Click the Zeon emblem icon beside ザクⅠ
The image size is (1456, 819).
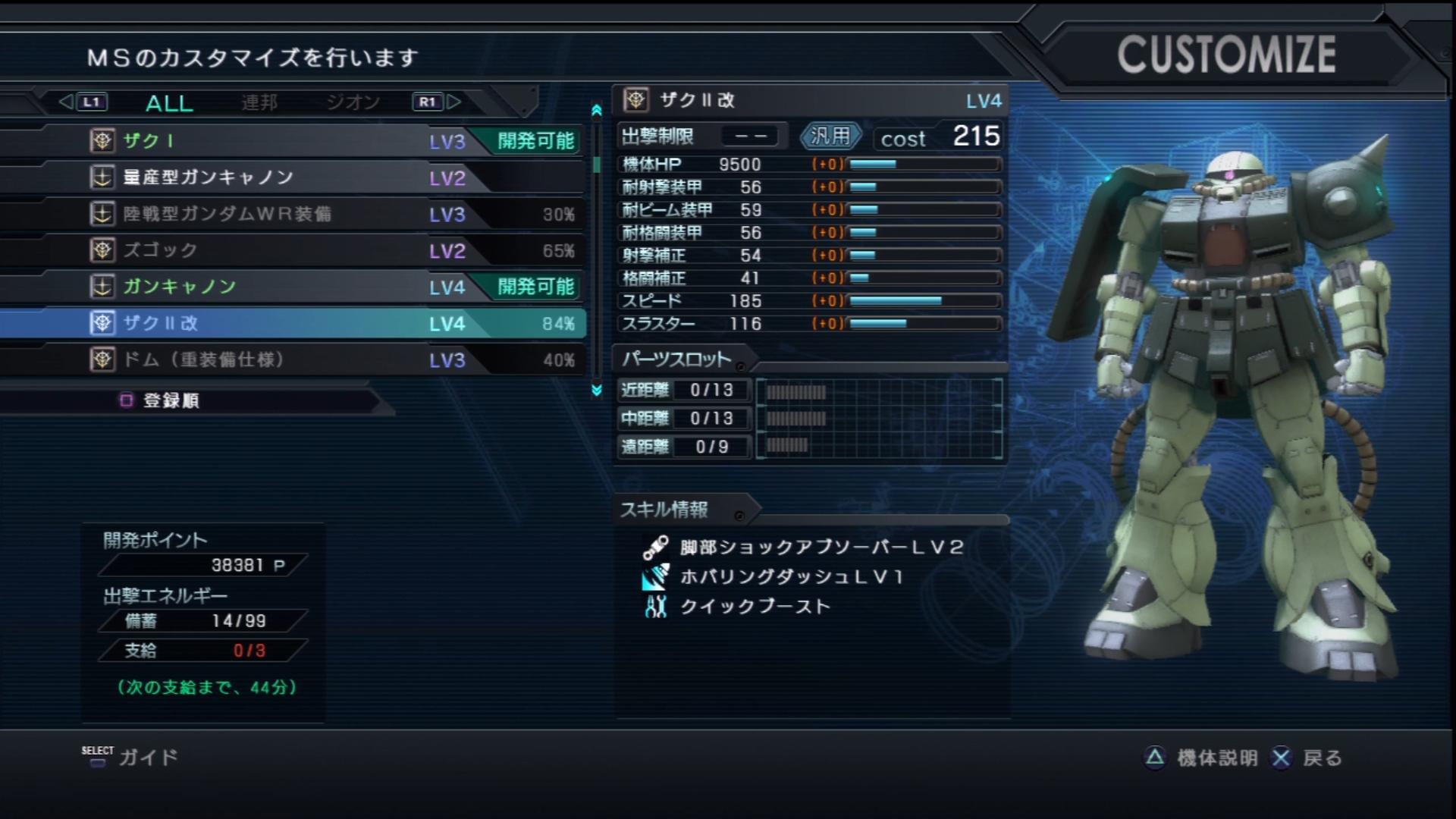[x=102, y=141]
